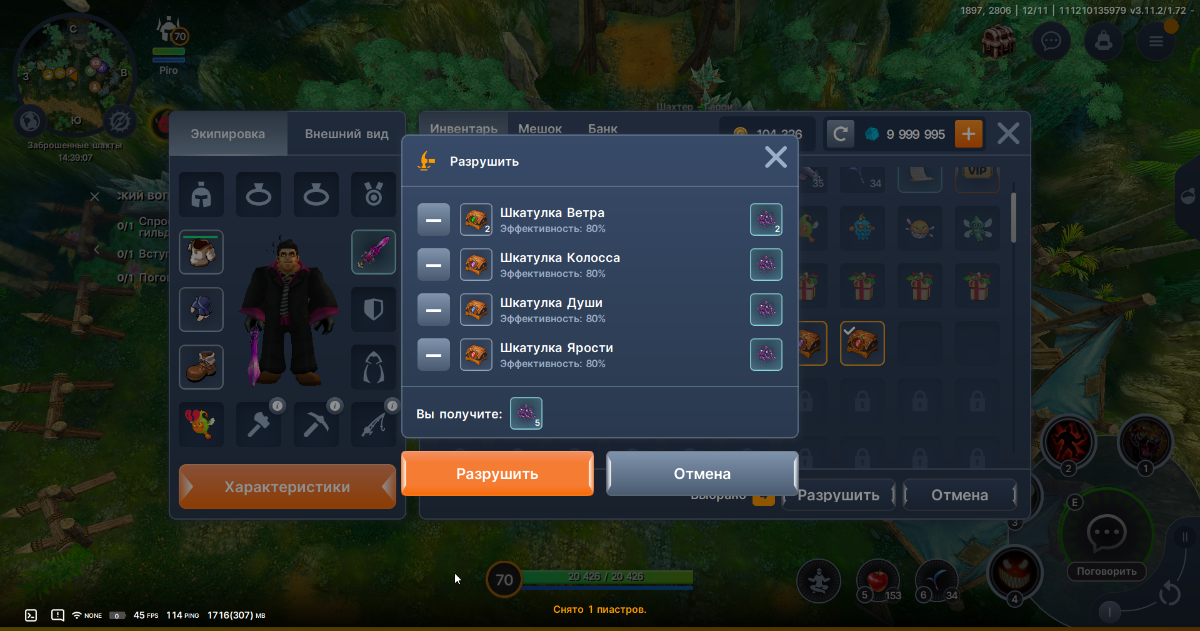The width and height of the screenshot is (1200, 631).
Task: Click Отмена in the destroy dialog
Action: [701, 474]
